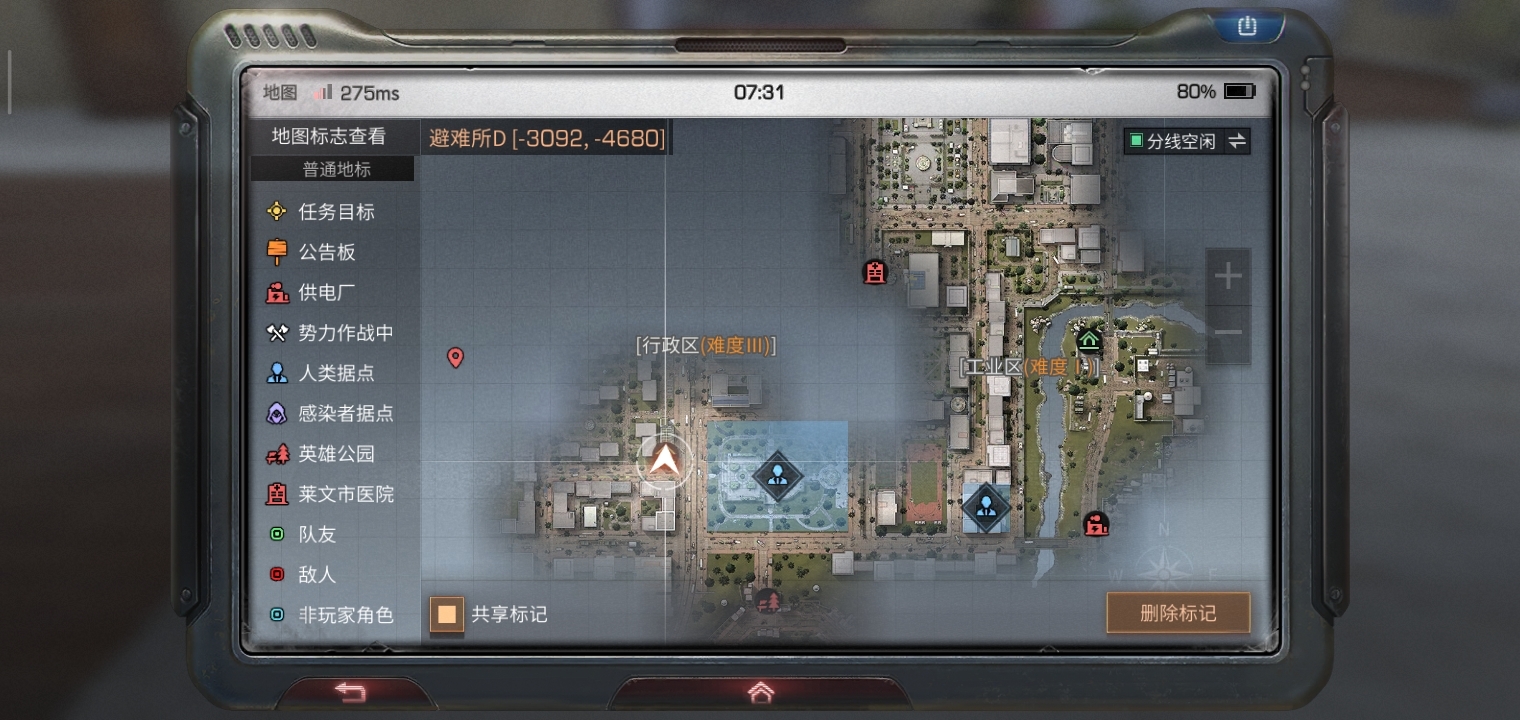Zoom in the map with plus button
The image size is (1520, 720).
pos(1228,277)
